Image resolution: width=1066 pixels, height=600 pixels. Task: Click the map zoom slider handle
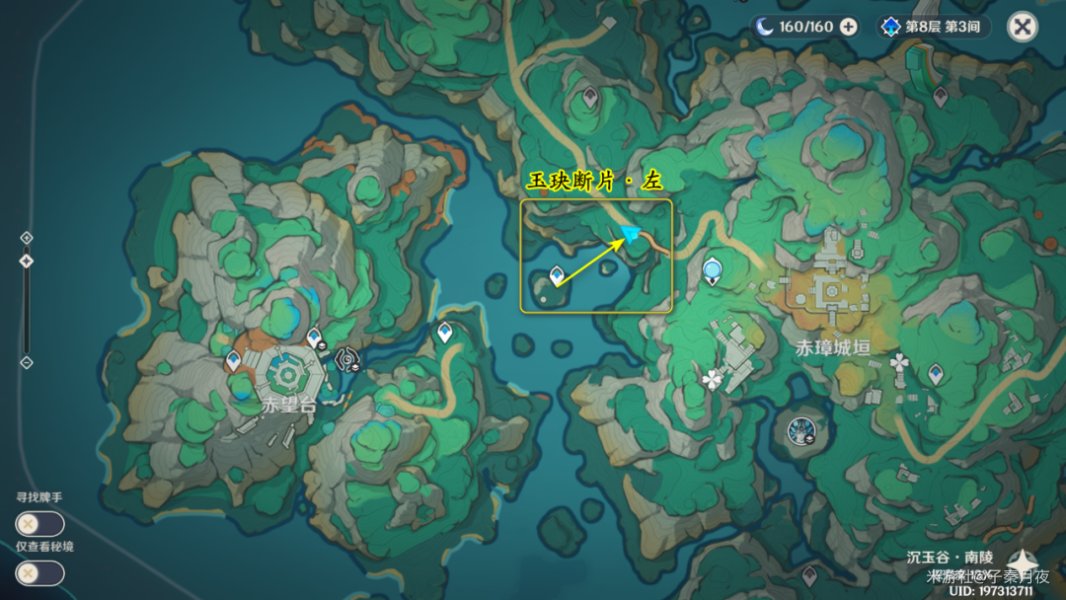(x=27, y=260)
